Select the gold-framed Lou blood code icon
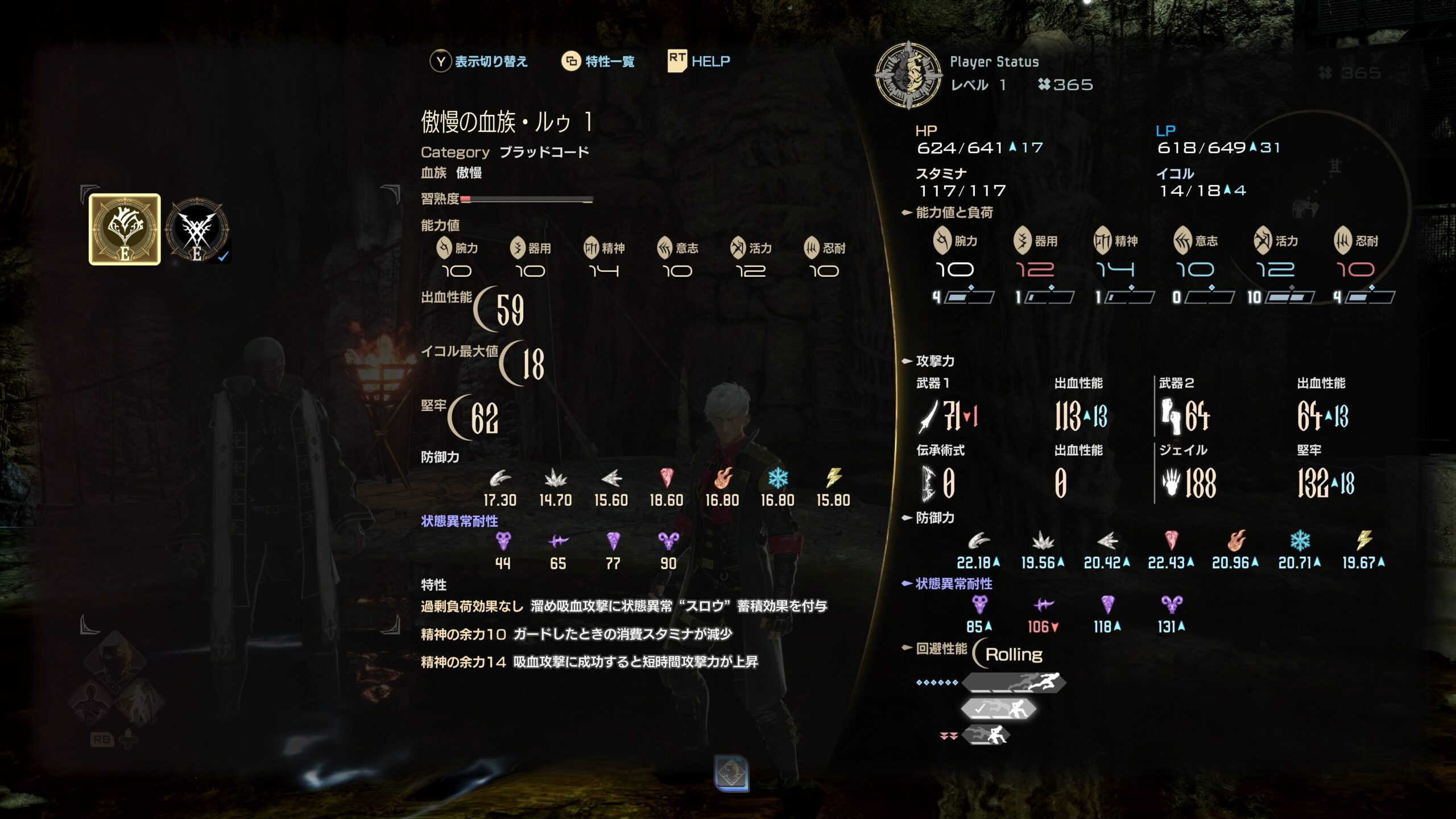The height and width of the screenshot is (819, 1456). click(x=125, y=229)
